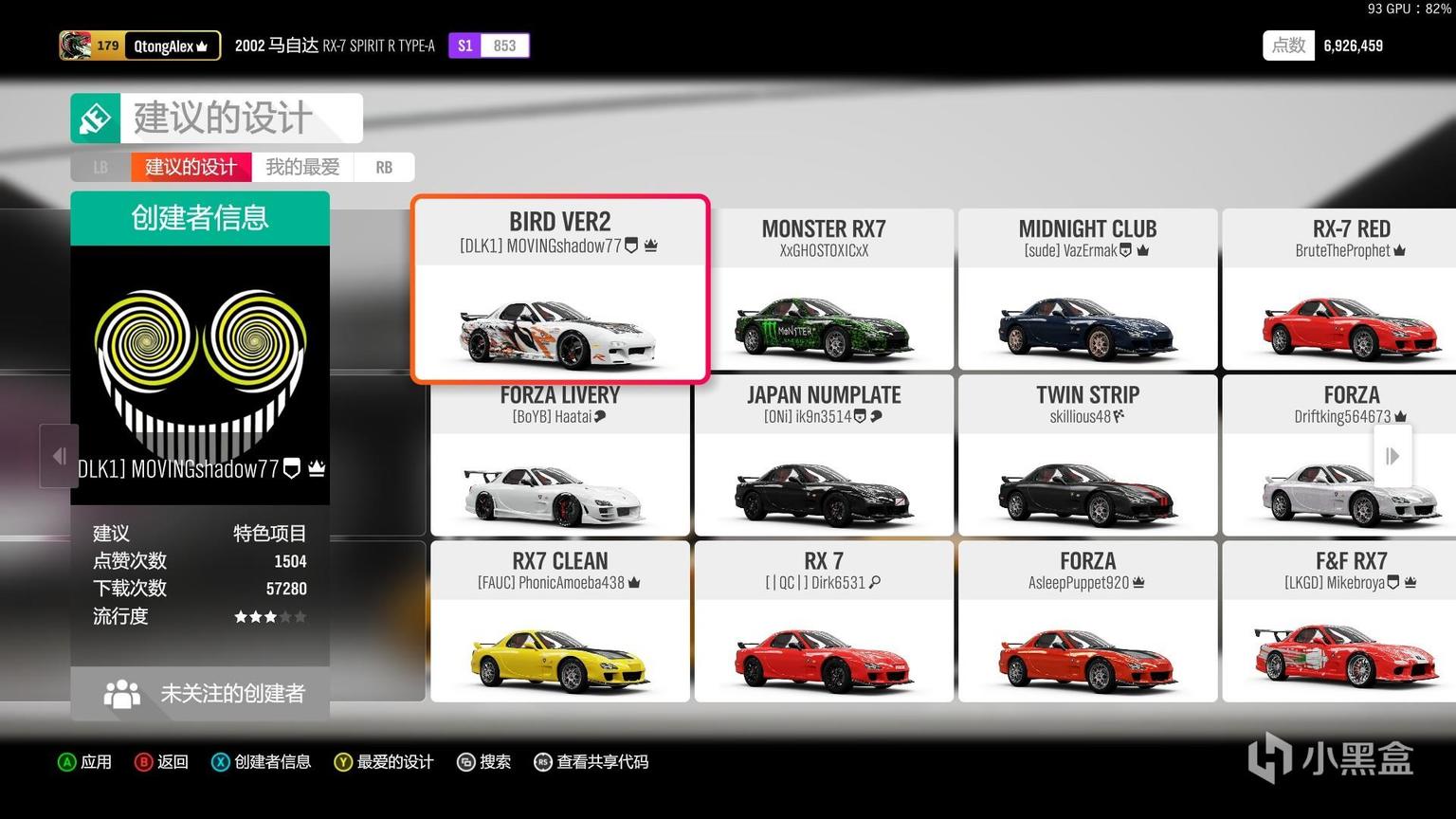Select the RX 7 design by Dirk6531
1456x819 pixels.
click(824, 622)
